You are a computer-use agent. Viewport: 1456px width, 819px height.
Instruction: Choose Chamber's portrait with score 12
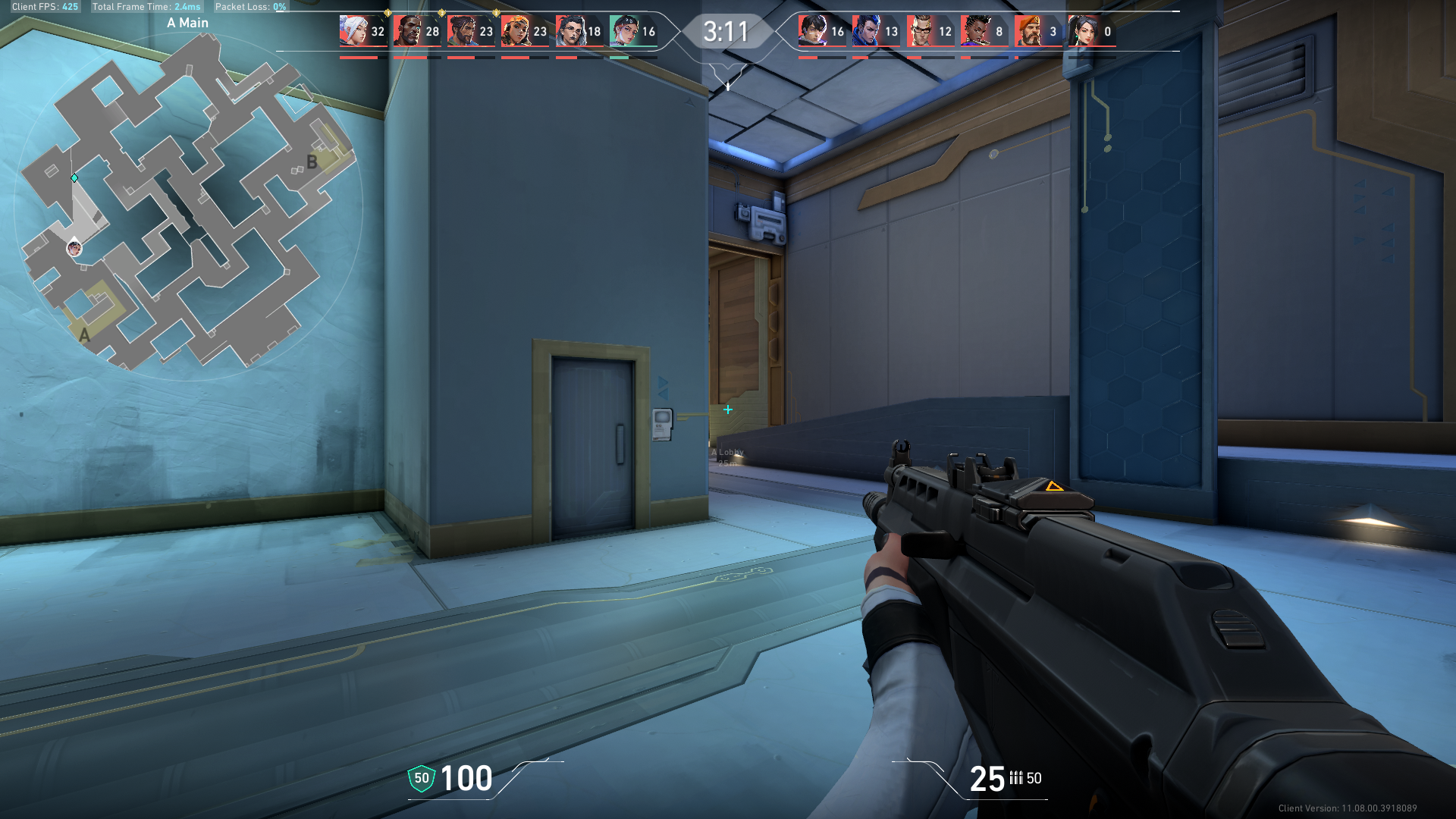click(921, 31)
